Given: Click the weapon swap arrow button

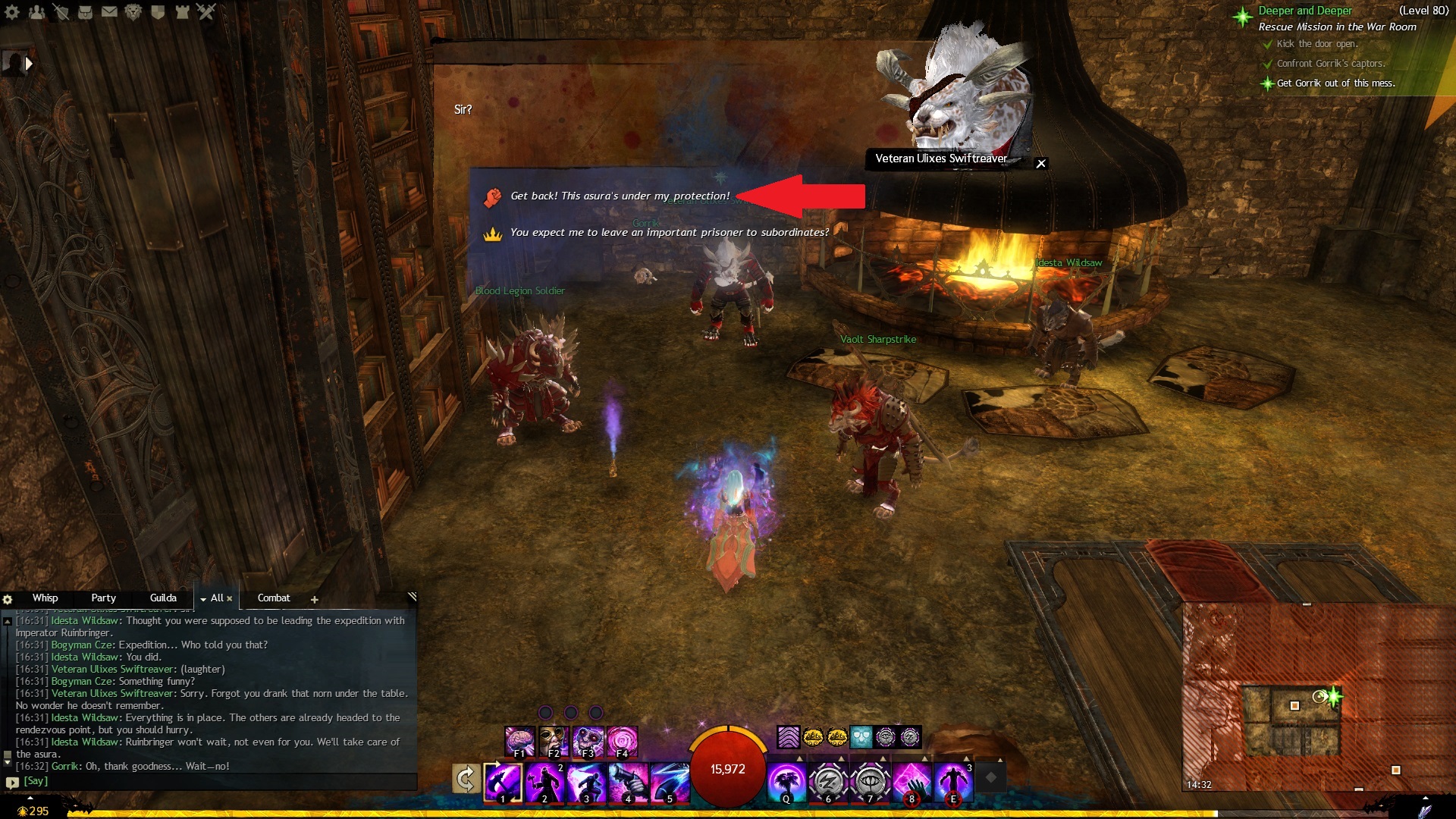Looking at the screenshot, I should point(466,779).
